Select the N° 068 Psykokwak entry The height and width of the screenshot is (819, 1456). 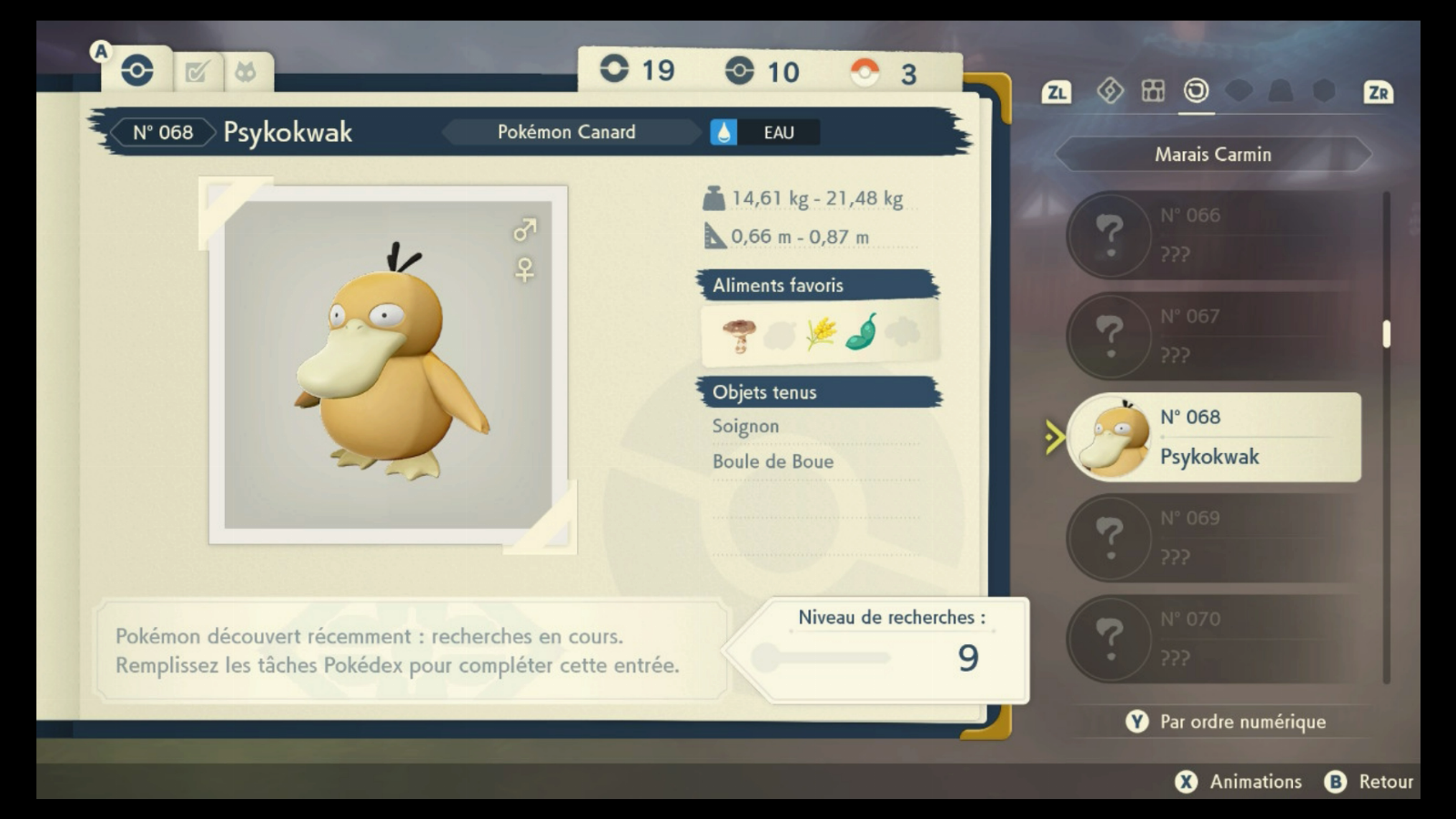[x=1213, y=437]
